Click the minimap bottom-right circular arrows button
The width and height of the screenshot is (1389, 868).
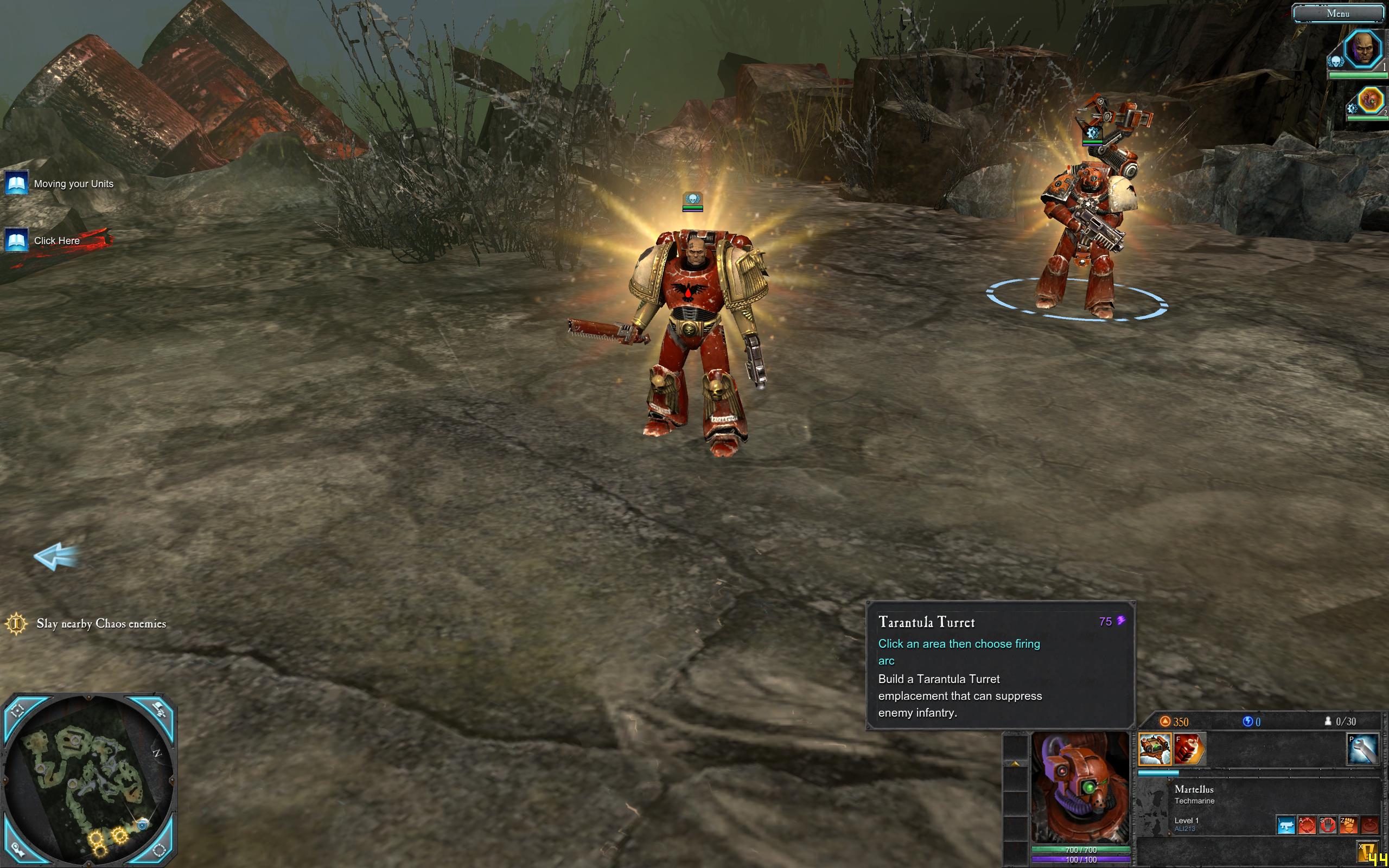(x=159, y=850)
